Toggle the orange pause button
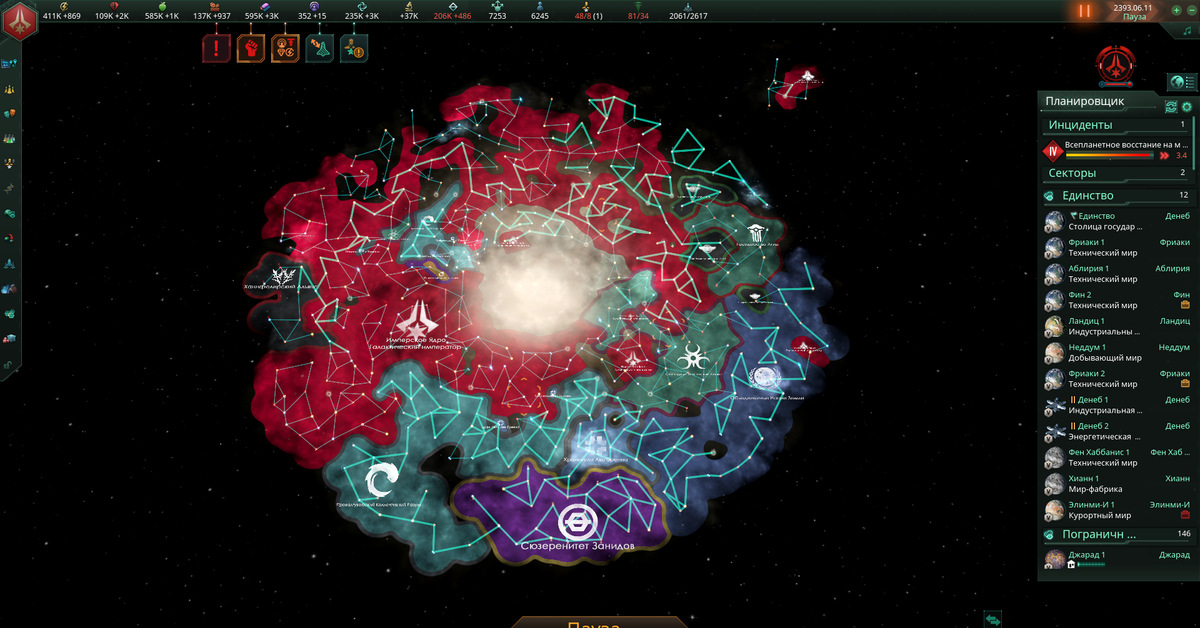Viewport: 1200px width, 628px height. (x=1085, y=11)
